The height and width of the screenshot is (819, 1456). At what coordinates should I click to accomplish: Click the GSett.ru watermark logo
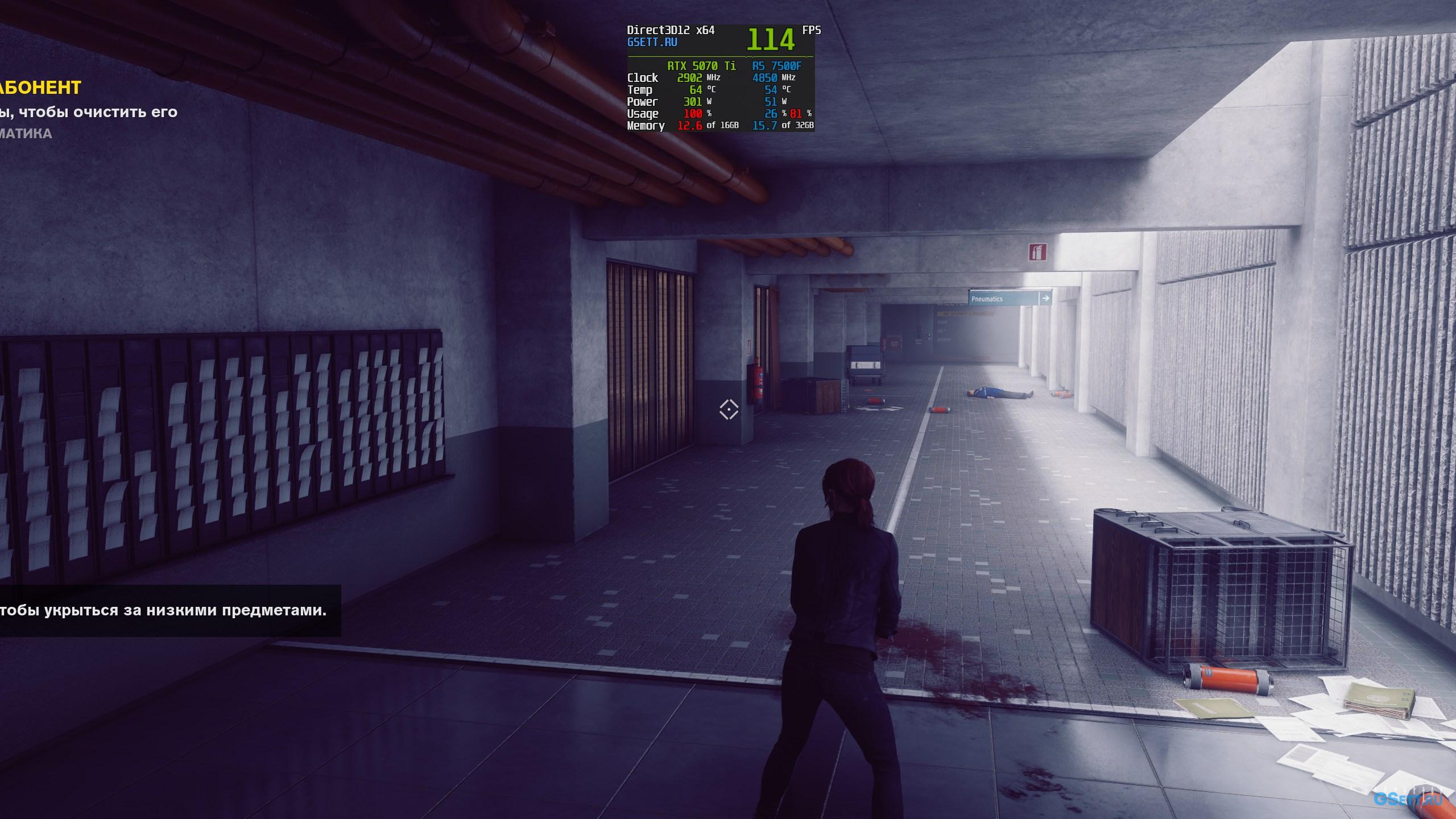point(1407,799)
